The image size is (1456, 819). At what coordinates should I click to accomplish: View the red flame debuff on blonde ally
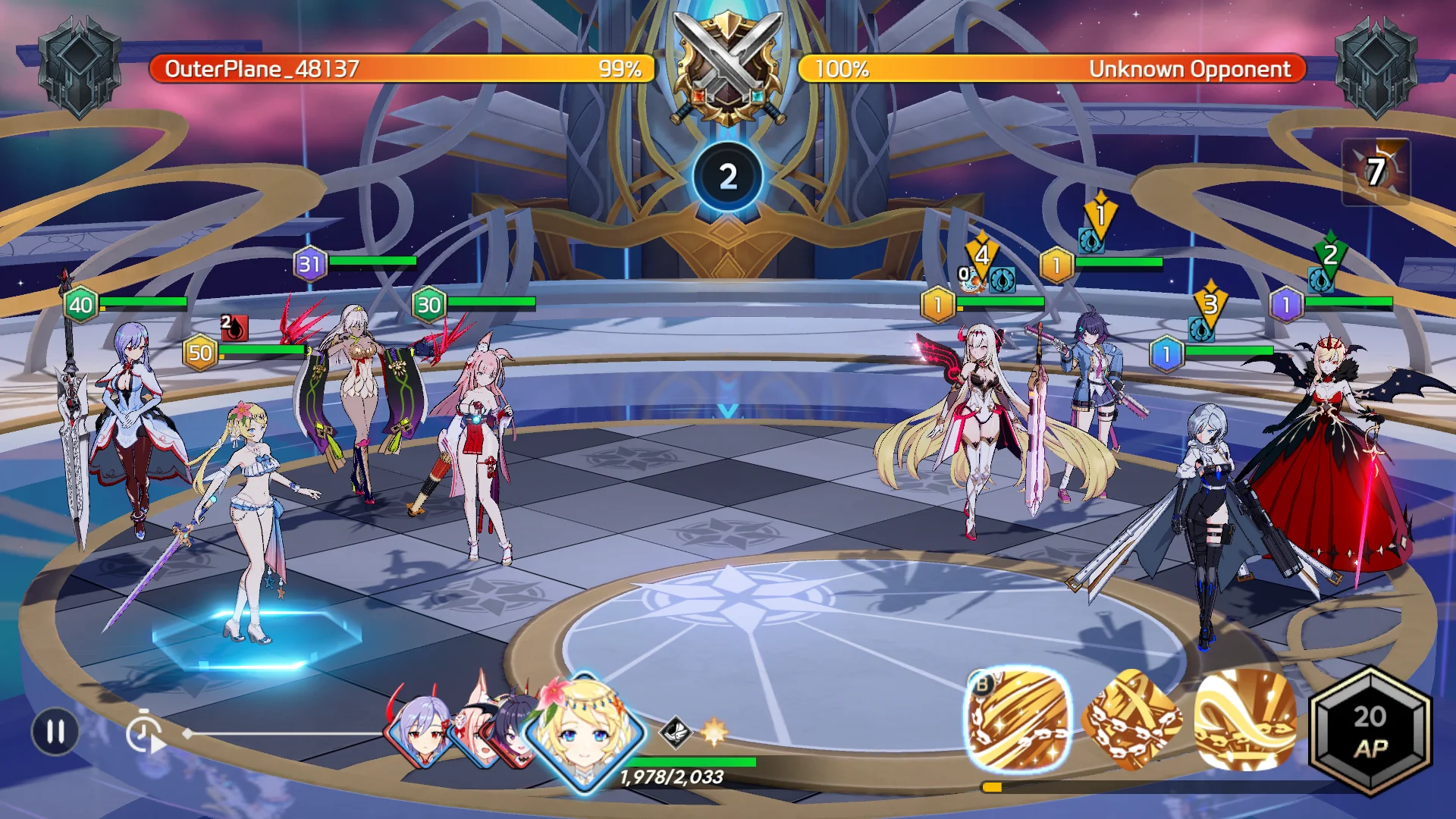tap(234, 328)
